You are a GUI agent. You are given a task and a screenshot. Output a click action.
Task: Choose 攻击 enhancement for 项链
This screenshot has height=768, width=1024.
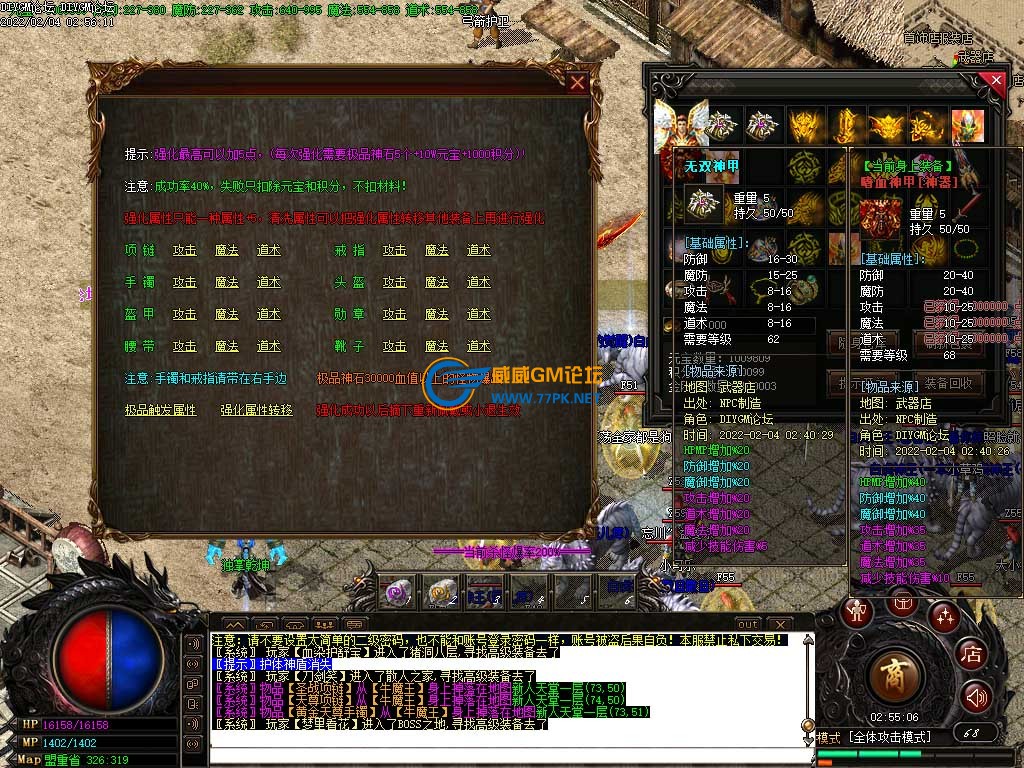(x=184, y=250)
